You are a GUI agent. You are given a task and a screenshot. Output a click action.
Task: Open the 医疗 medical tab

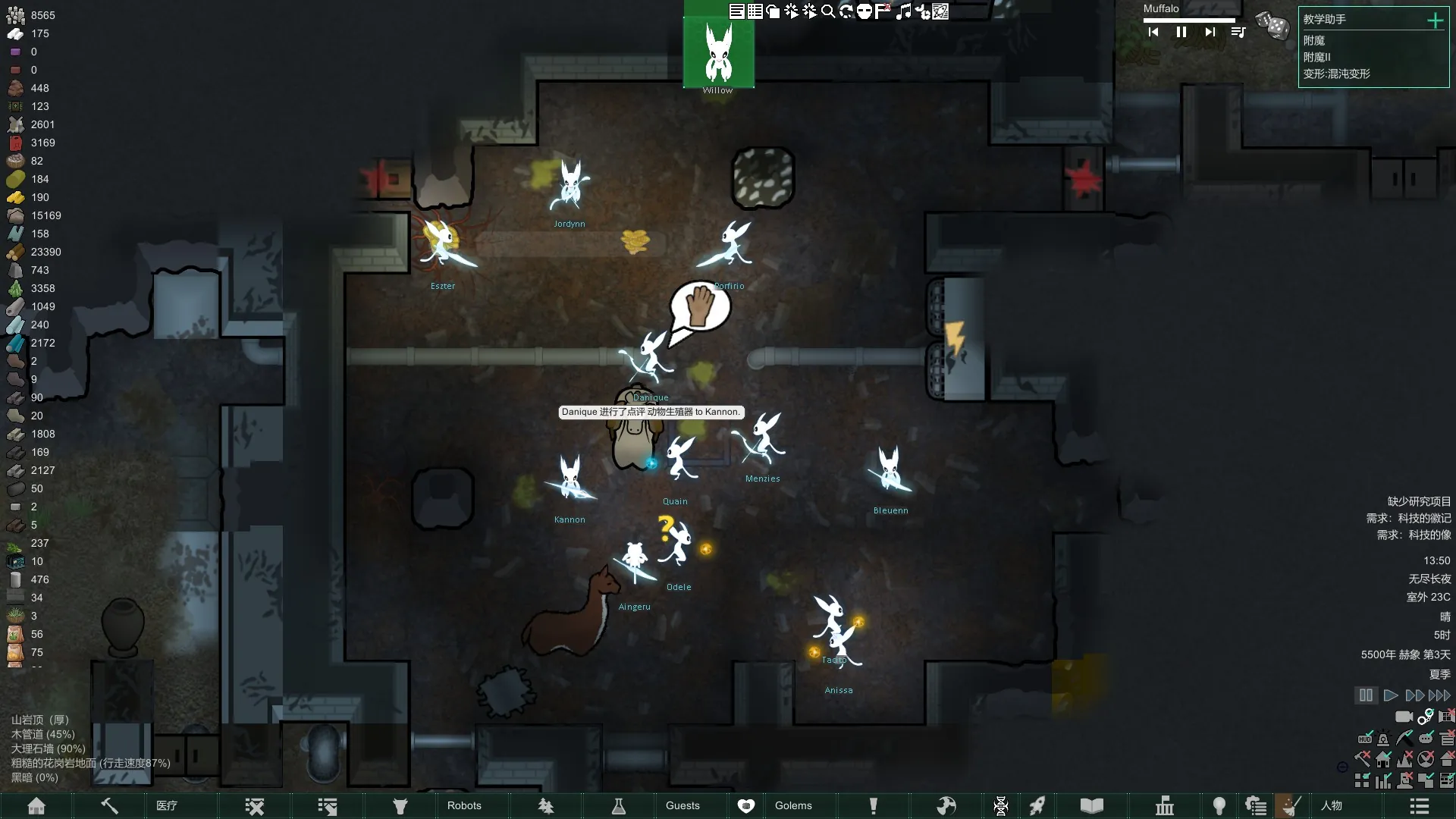tap(167, 805)
